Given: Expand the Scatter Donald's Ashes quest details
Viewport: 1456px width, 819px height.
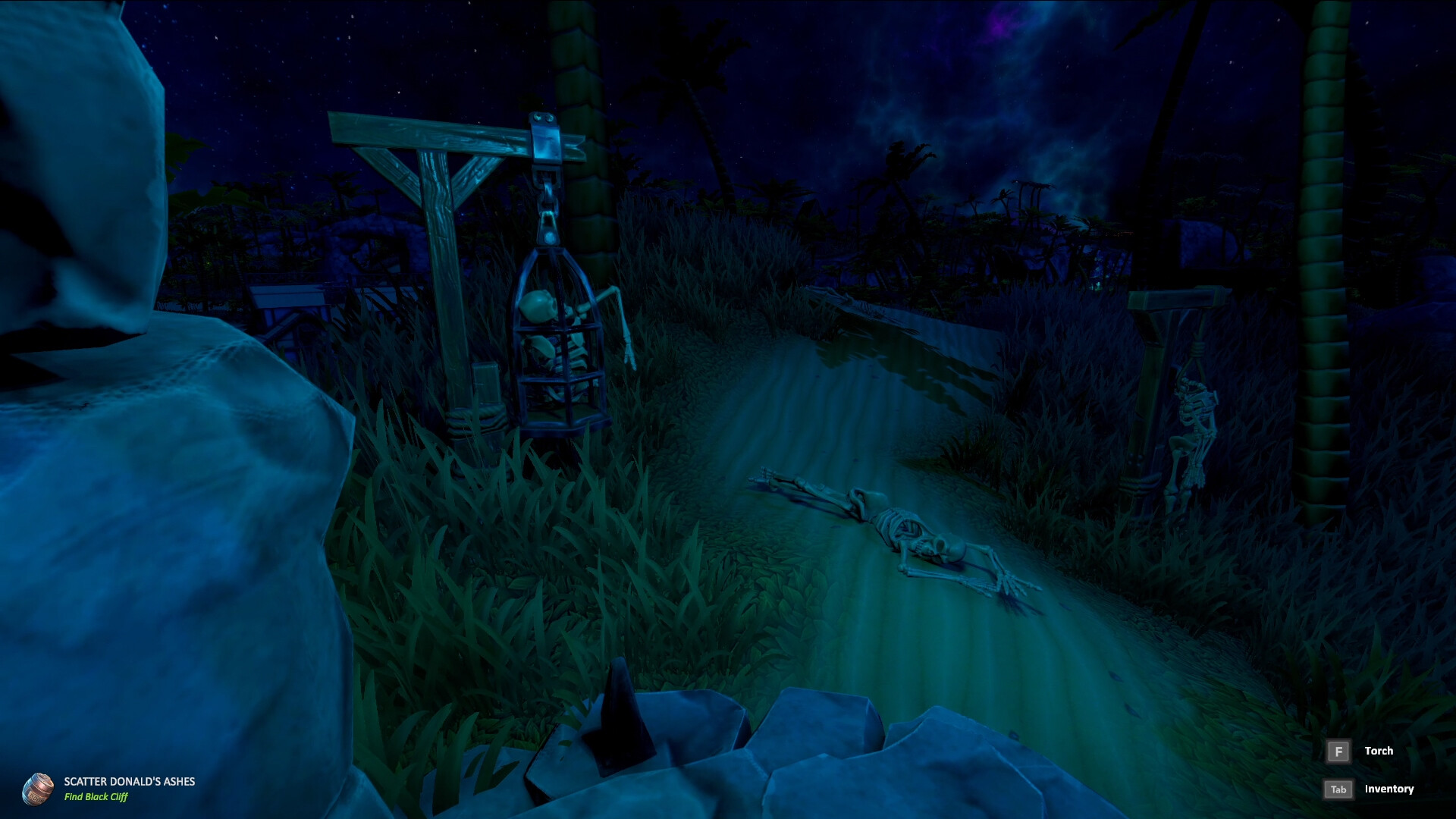Looking at the screenshot, I should tap(129, 780).
